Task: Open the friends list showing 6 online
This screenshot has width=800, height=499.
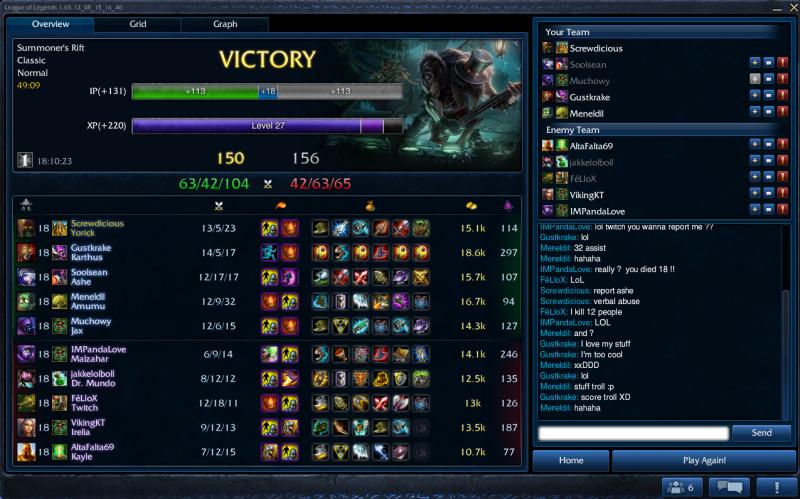Action: coord(678,487)
